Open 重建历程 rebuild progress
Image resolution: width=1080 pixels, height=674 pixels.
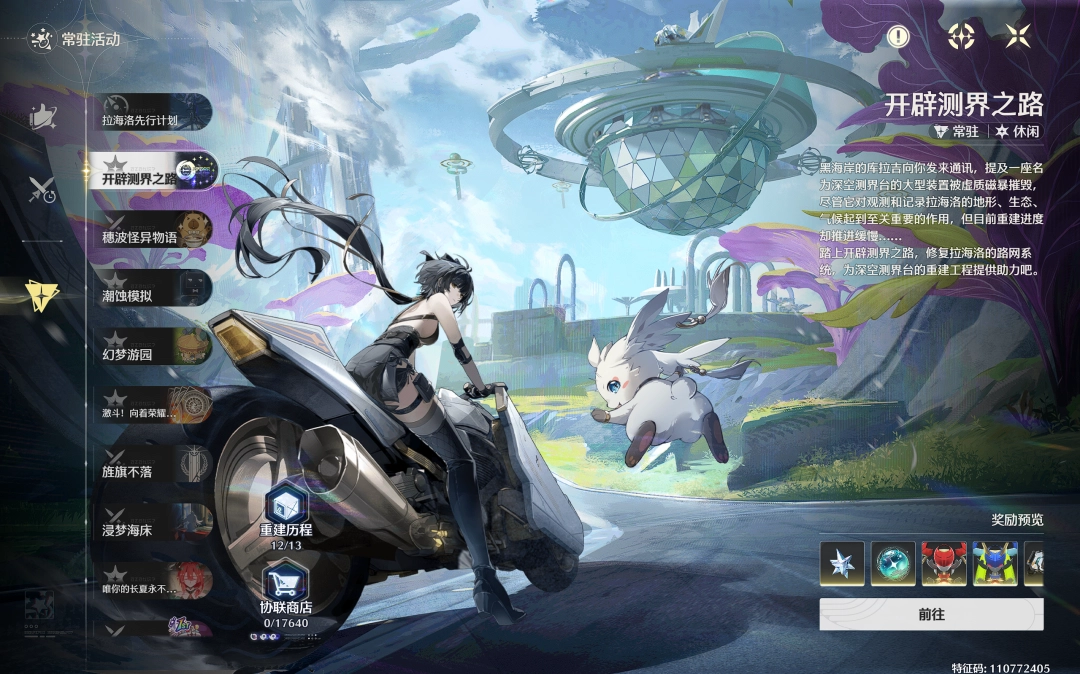(x=286, y=517)
